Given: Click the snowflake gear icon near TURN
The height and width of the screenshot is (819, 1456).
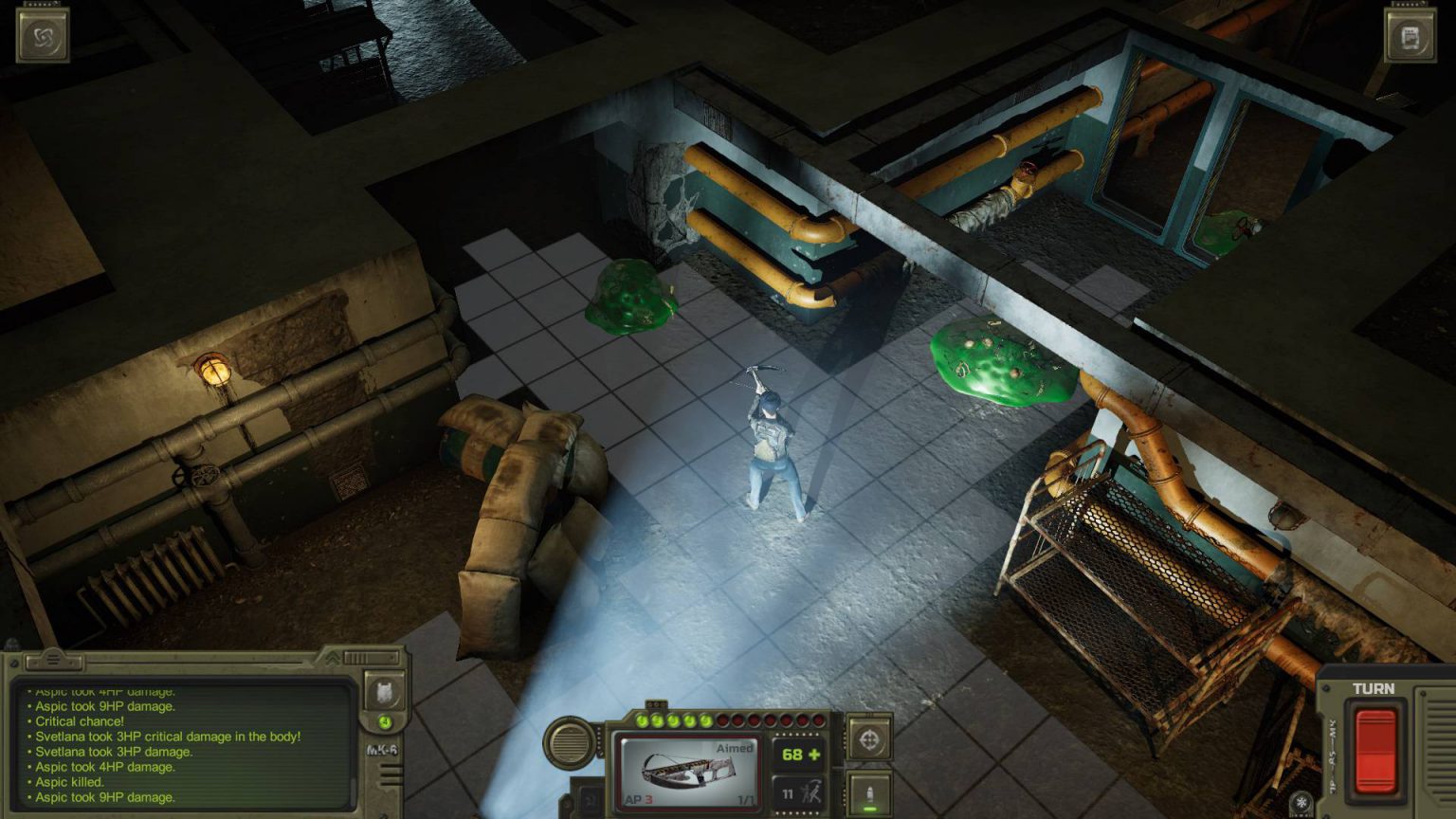Looking at the screenshot, I should point(1301,803).
